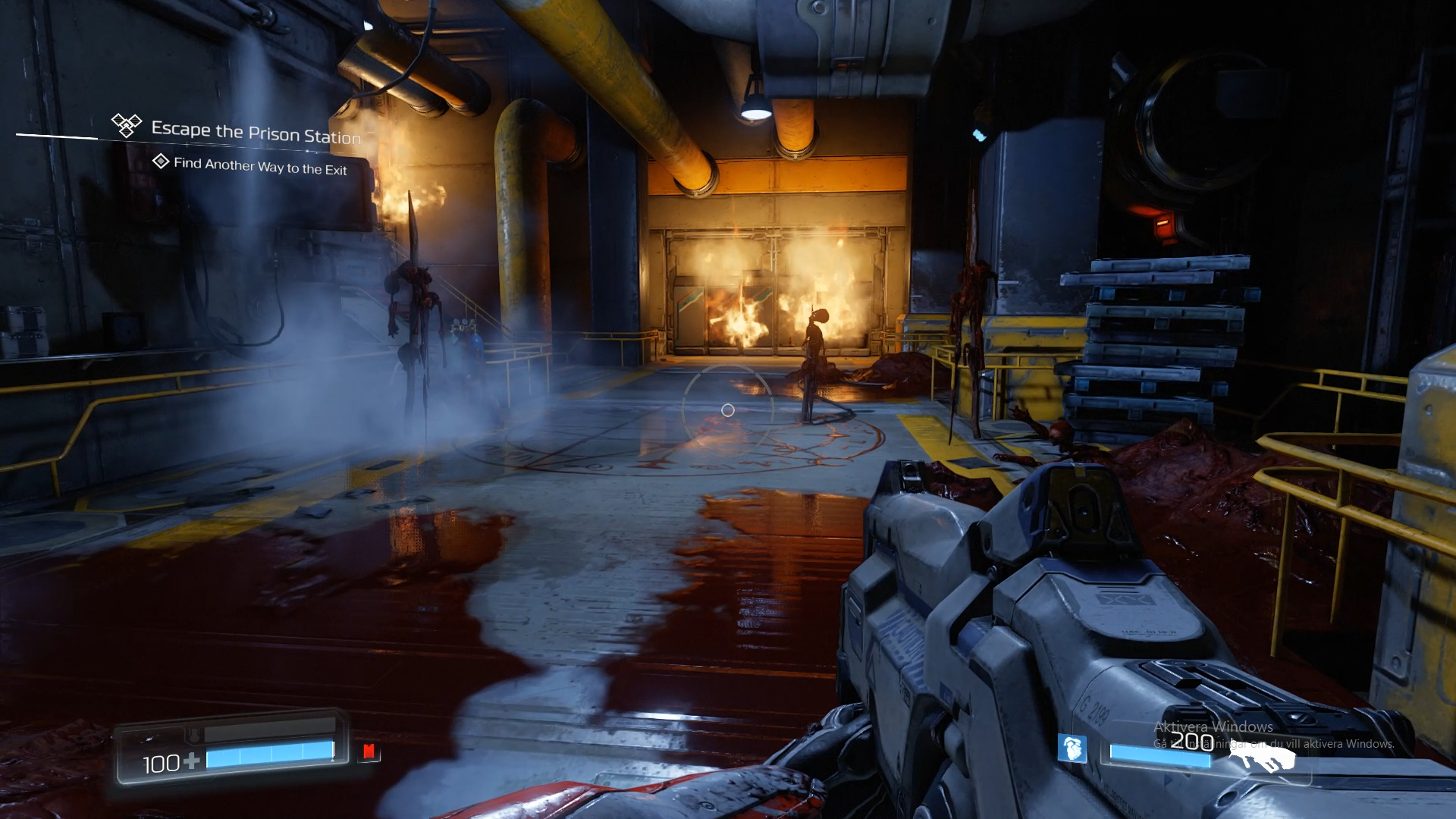Click the Find Another Way to the Exit sub-objective
1456x819 pixels.
(x=259, y=166)
